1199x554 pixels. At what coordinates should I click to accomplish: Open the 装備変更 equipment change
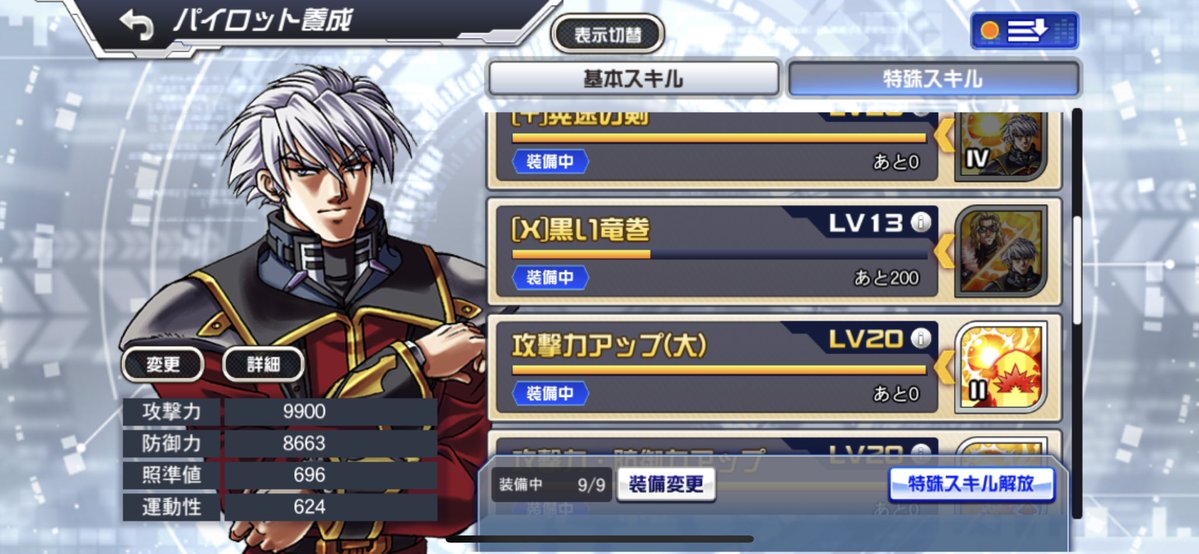pos(666,485)
